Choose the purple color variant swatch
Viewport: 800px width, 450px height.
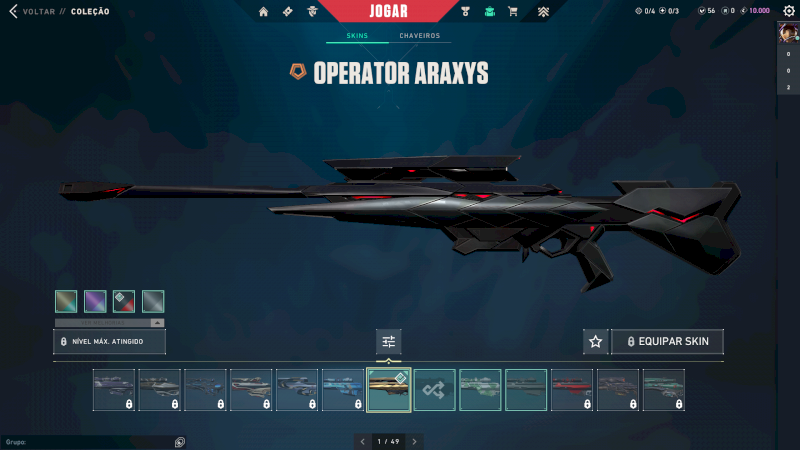point(95,301)
